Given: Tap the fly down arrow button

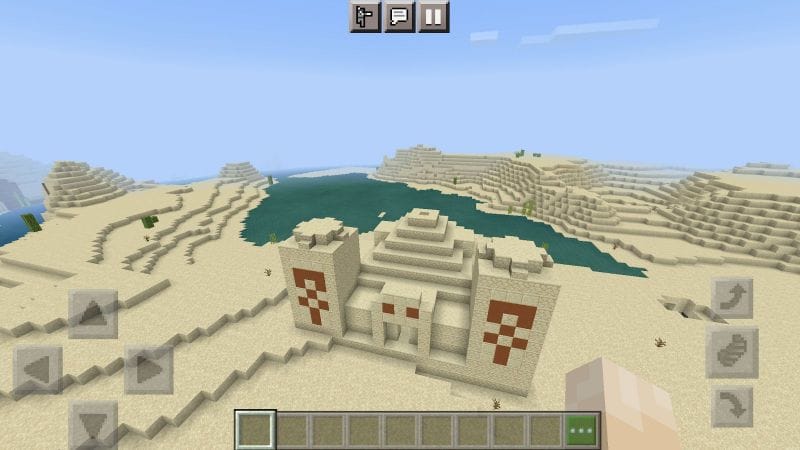Looking at the screenshot, I should coord(731,407).
